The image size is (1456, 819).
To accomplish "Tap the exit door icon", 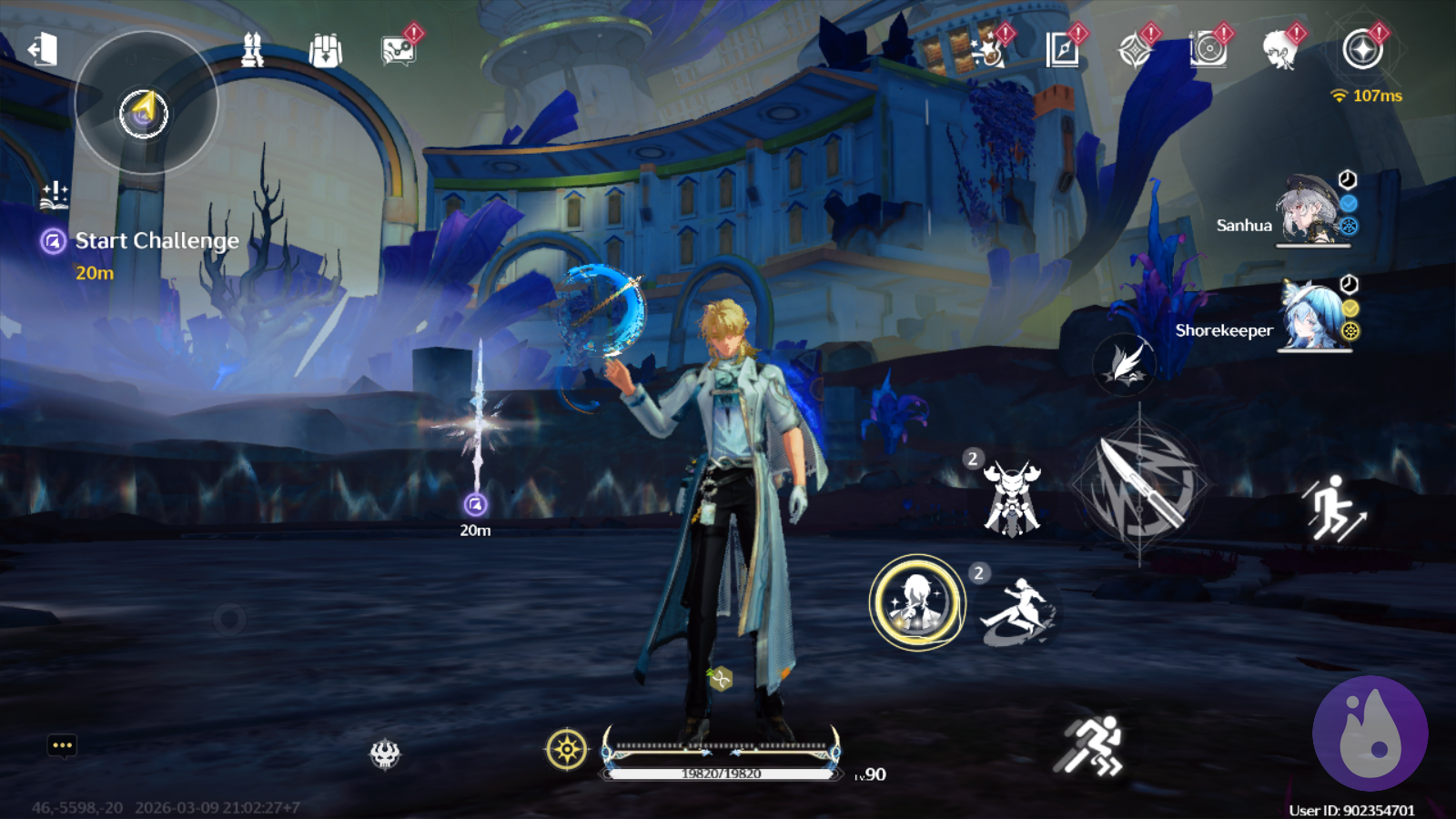I will tap(43, 50).
